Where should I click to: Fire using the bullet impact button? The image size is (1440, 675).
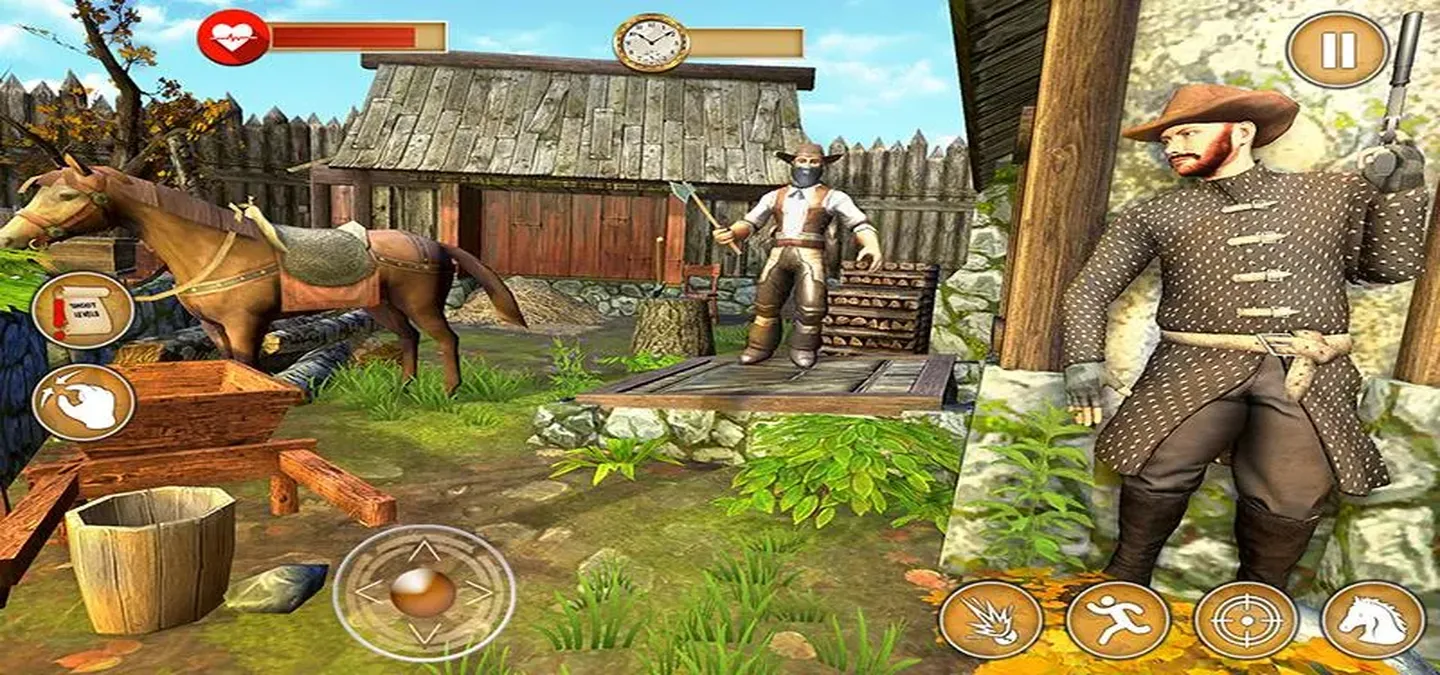990,619
